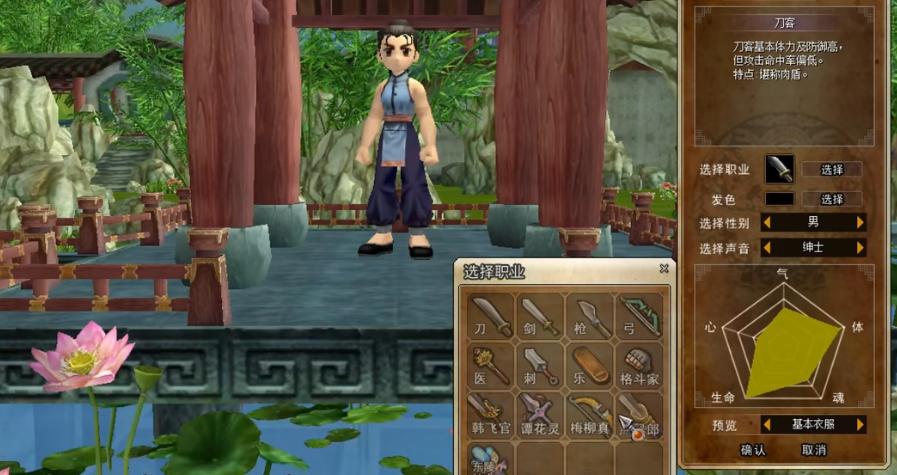Choose the 刀 blade class
The width and height of the screenshot is (897, 475).
pos(490,314)
